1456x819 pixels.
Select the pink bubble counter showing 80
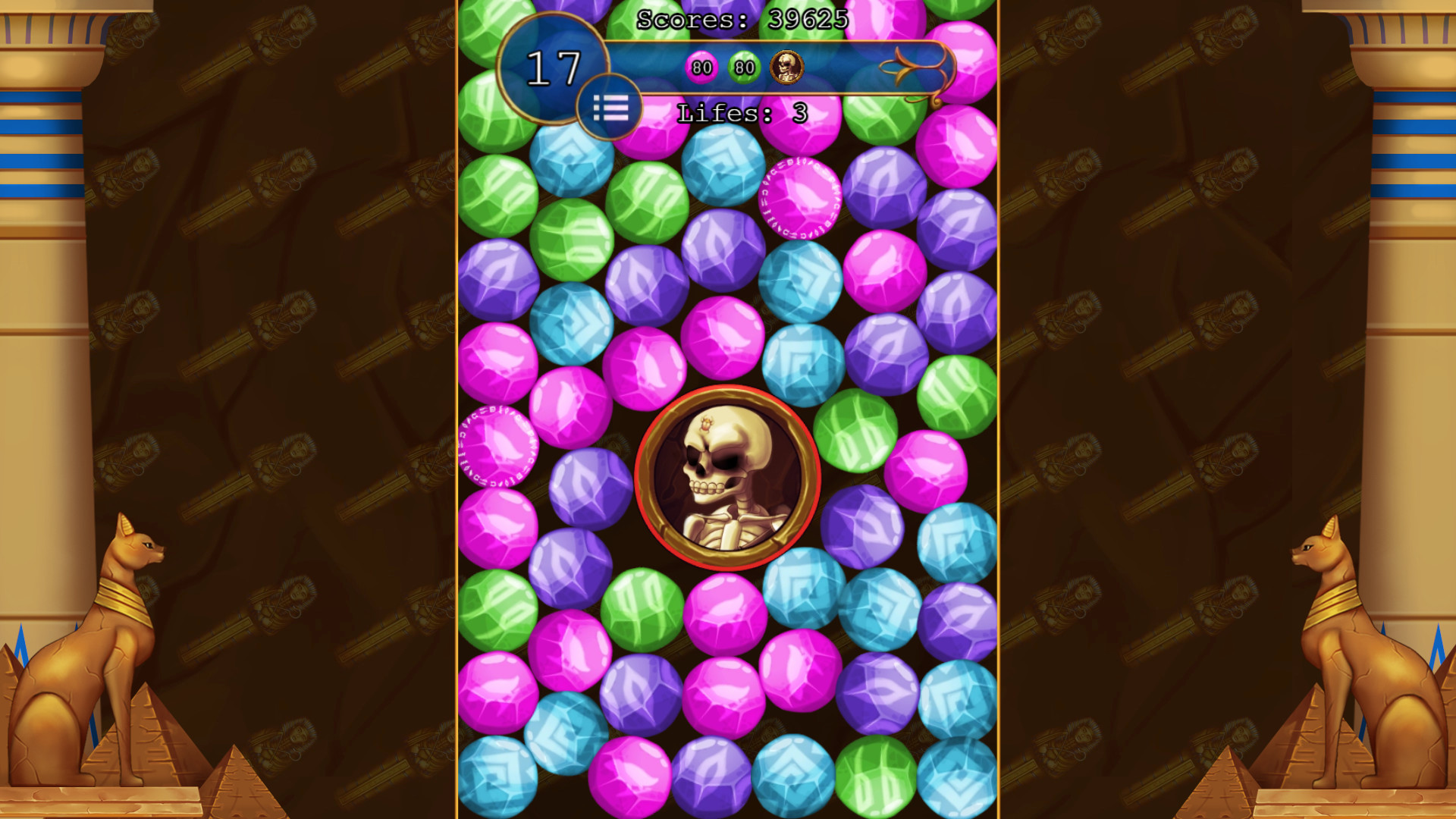[x=701, y=67]
